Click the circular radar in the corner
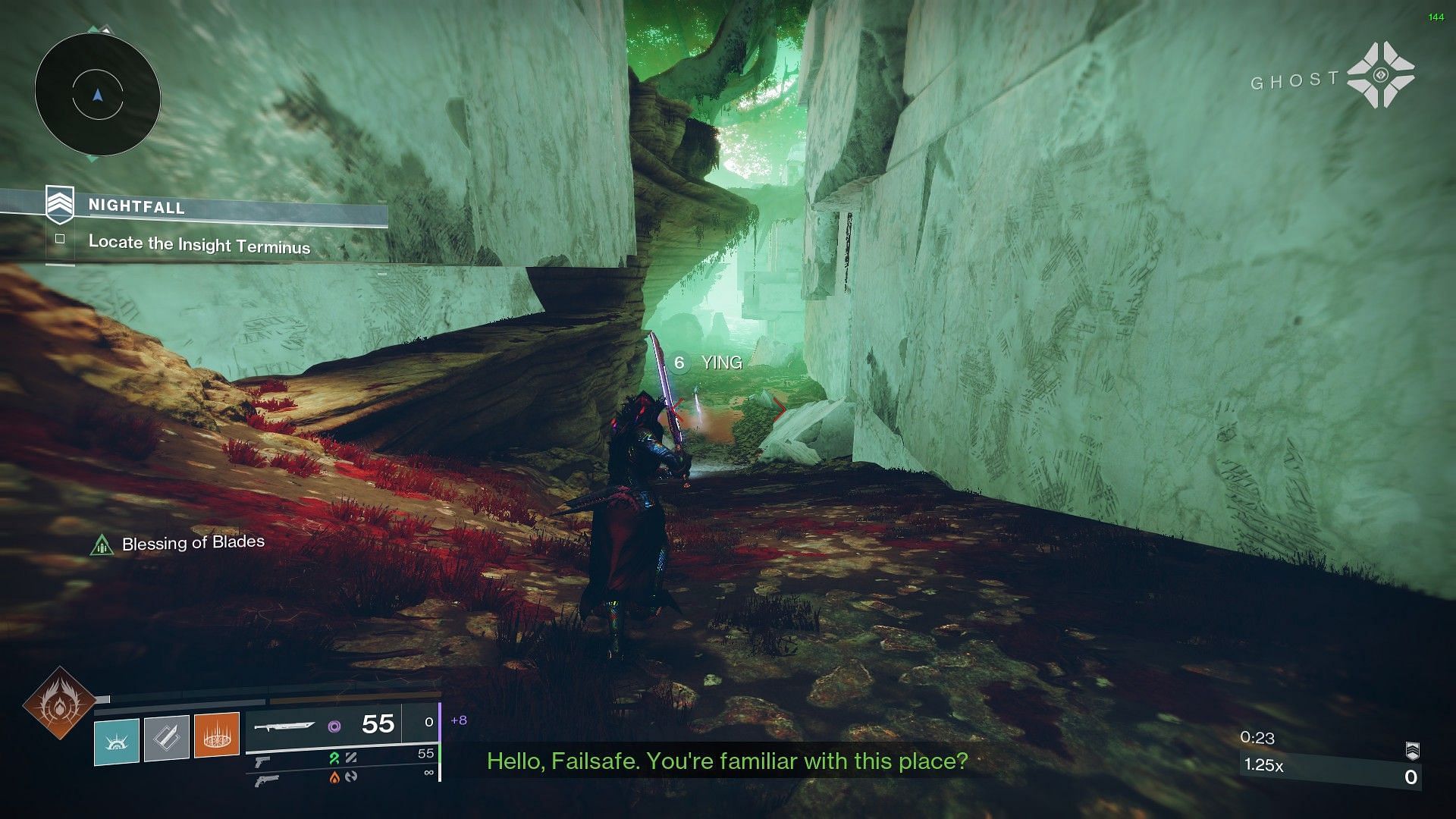This screenshot has height=819, width=1456. coord(97,96)
